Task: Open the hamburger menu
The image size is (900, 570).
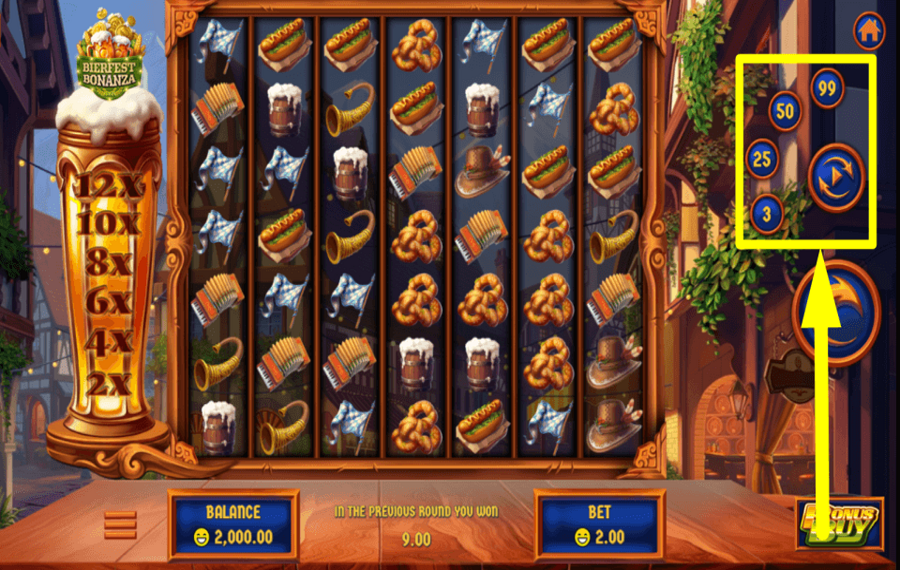Action: coord(121,524)
